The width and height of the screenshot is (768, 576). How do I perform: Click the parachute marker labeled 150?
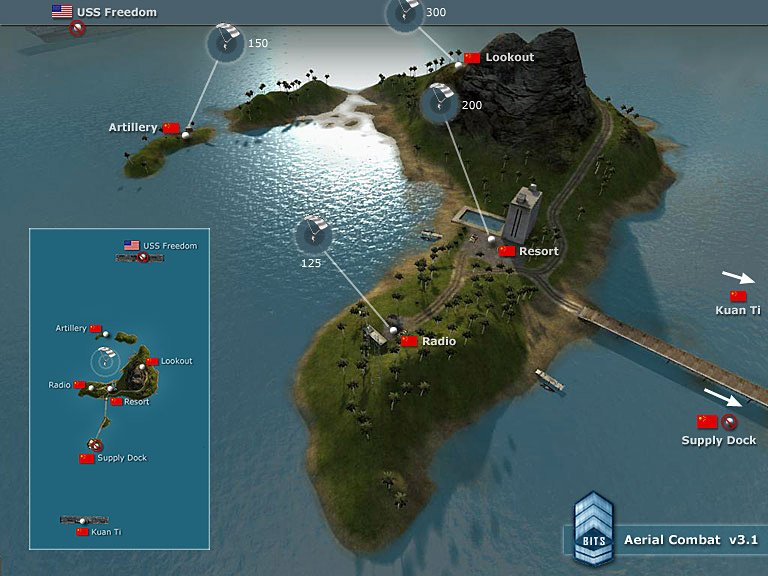tap(224, 43)
